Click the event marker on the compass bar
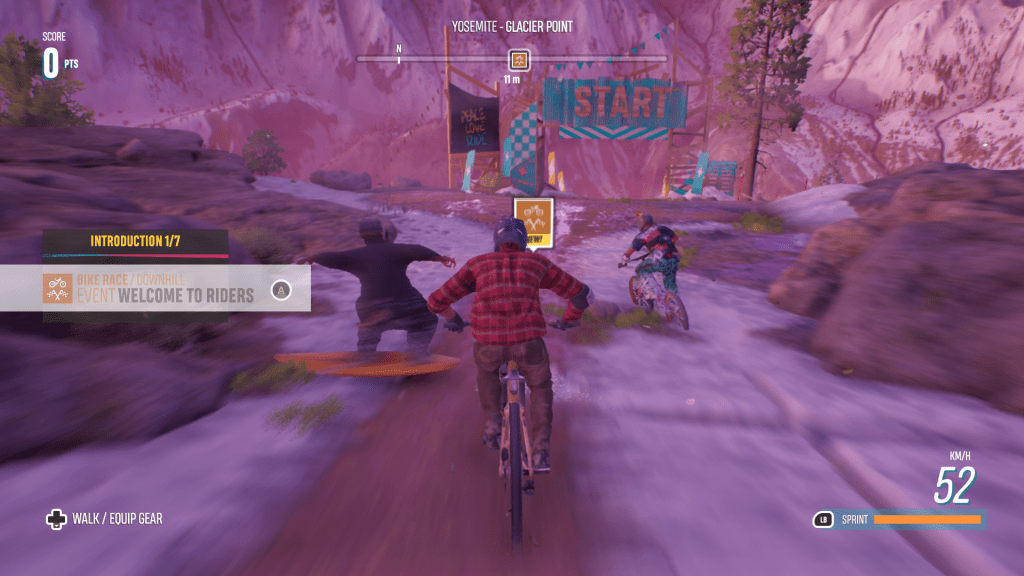 coord(518,59)
